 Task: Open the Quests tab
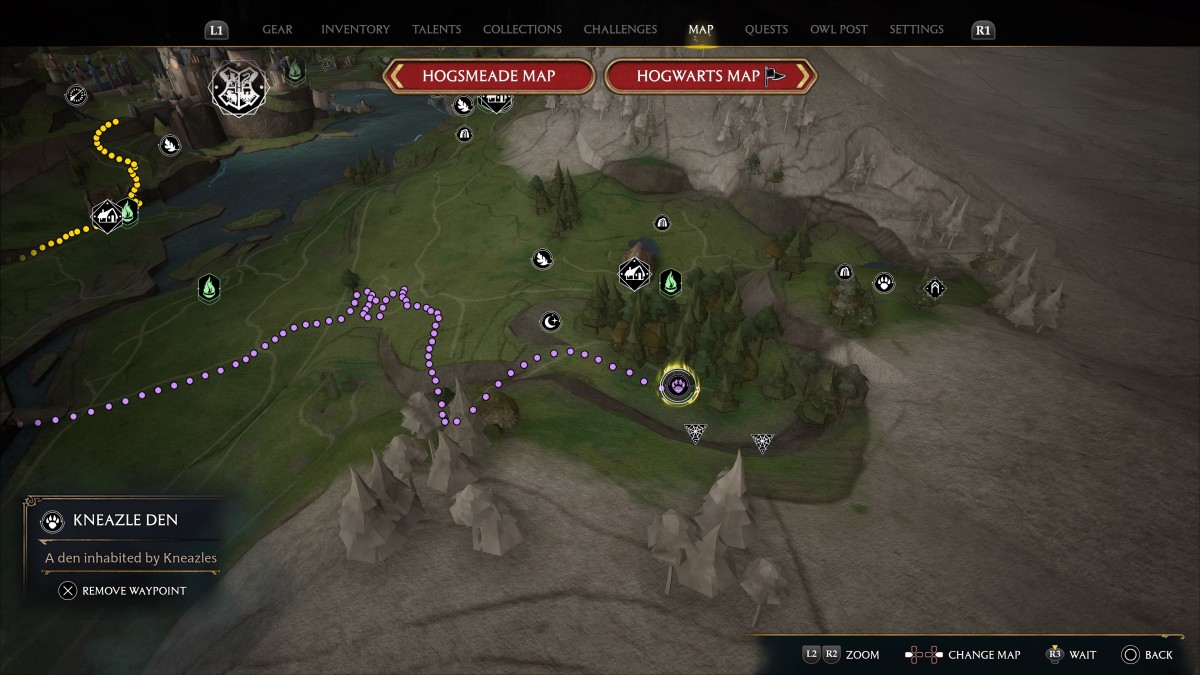tap(766, 30)
